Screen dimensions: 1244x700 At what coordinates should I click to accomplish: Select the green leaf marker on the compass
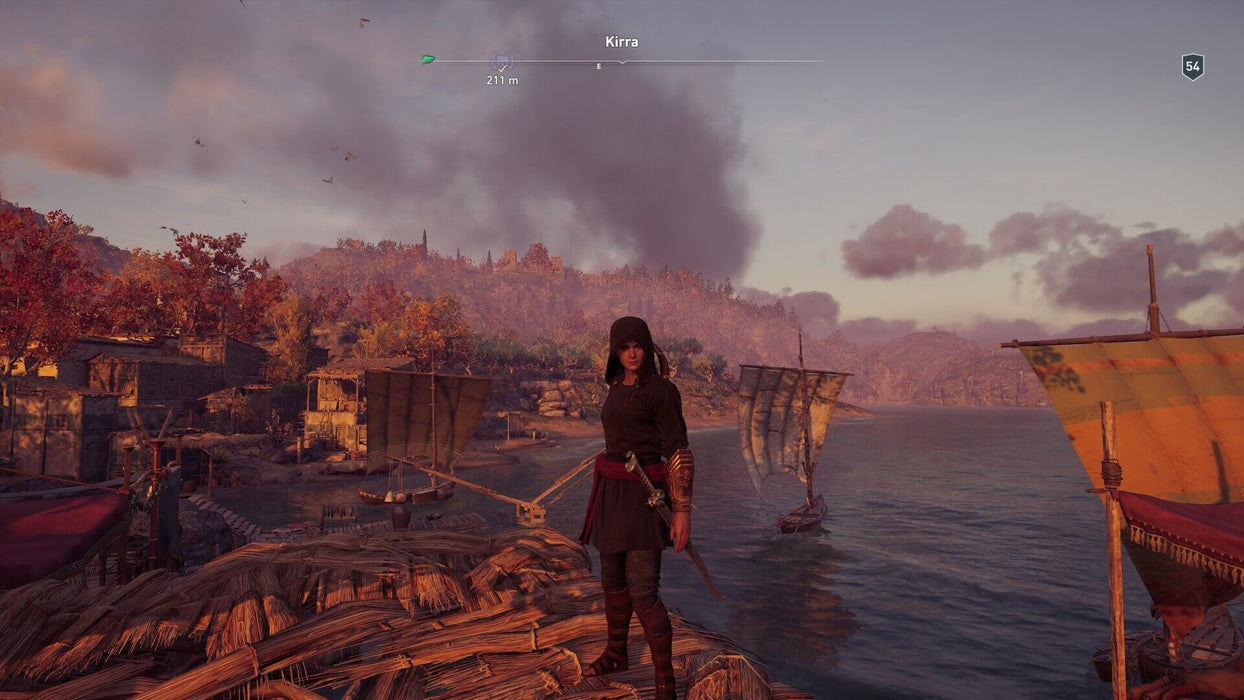click(x=428, y=60)
